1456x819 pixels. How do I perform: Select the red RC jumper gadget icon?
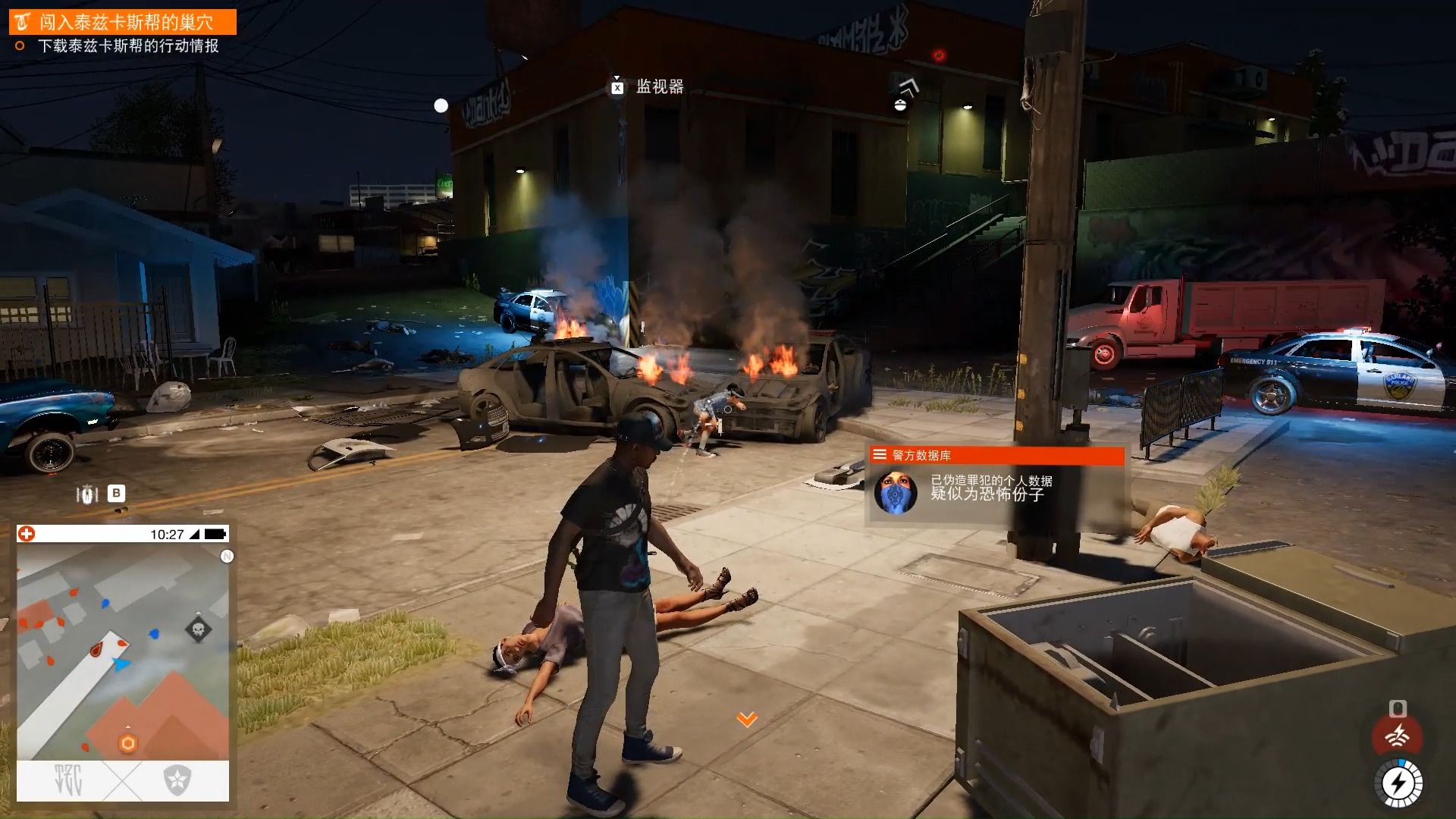pyautogui.click(x=1397, y=735)
